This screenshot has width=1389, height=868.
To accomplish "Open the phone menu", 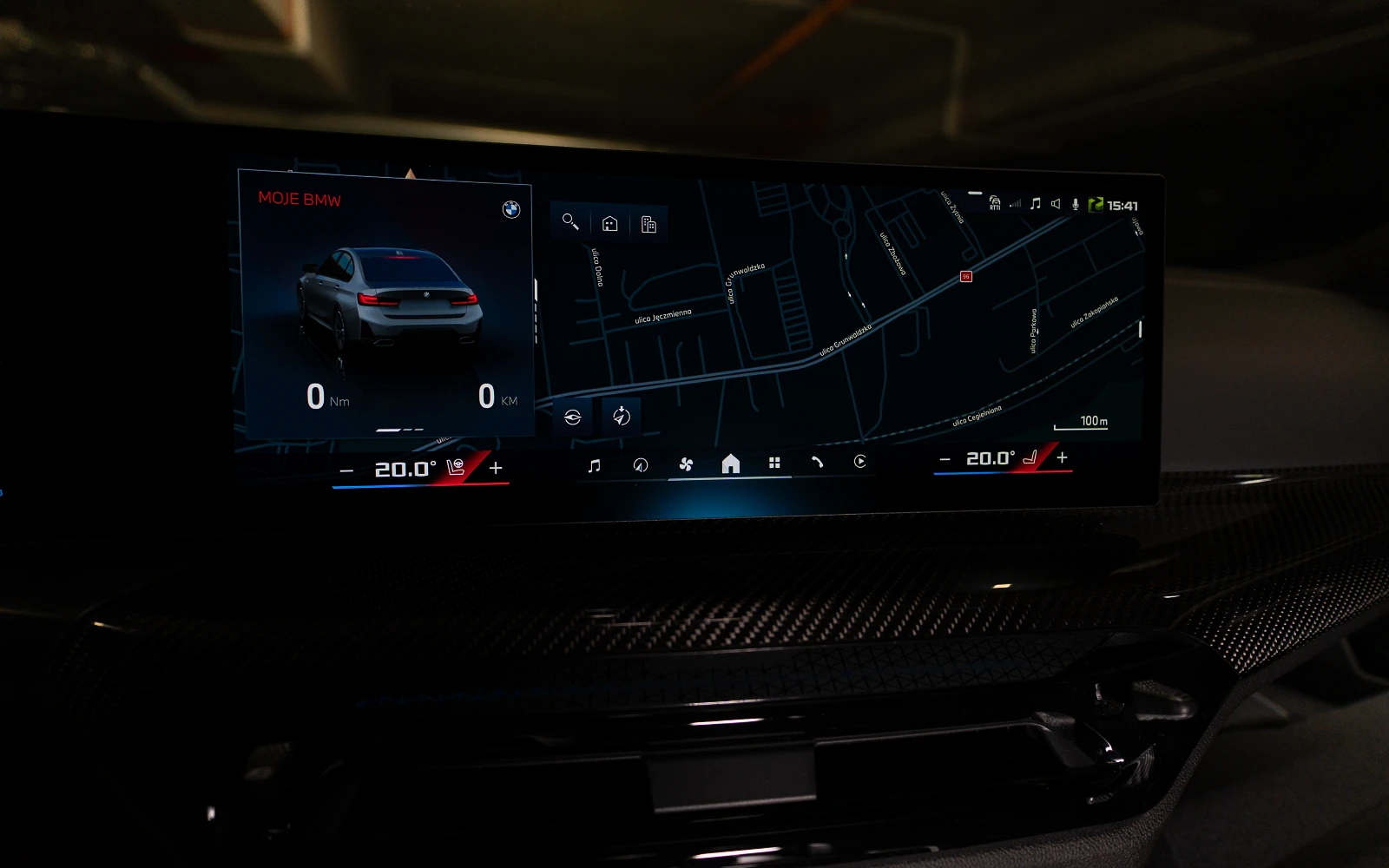I will coord(817,462).
